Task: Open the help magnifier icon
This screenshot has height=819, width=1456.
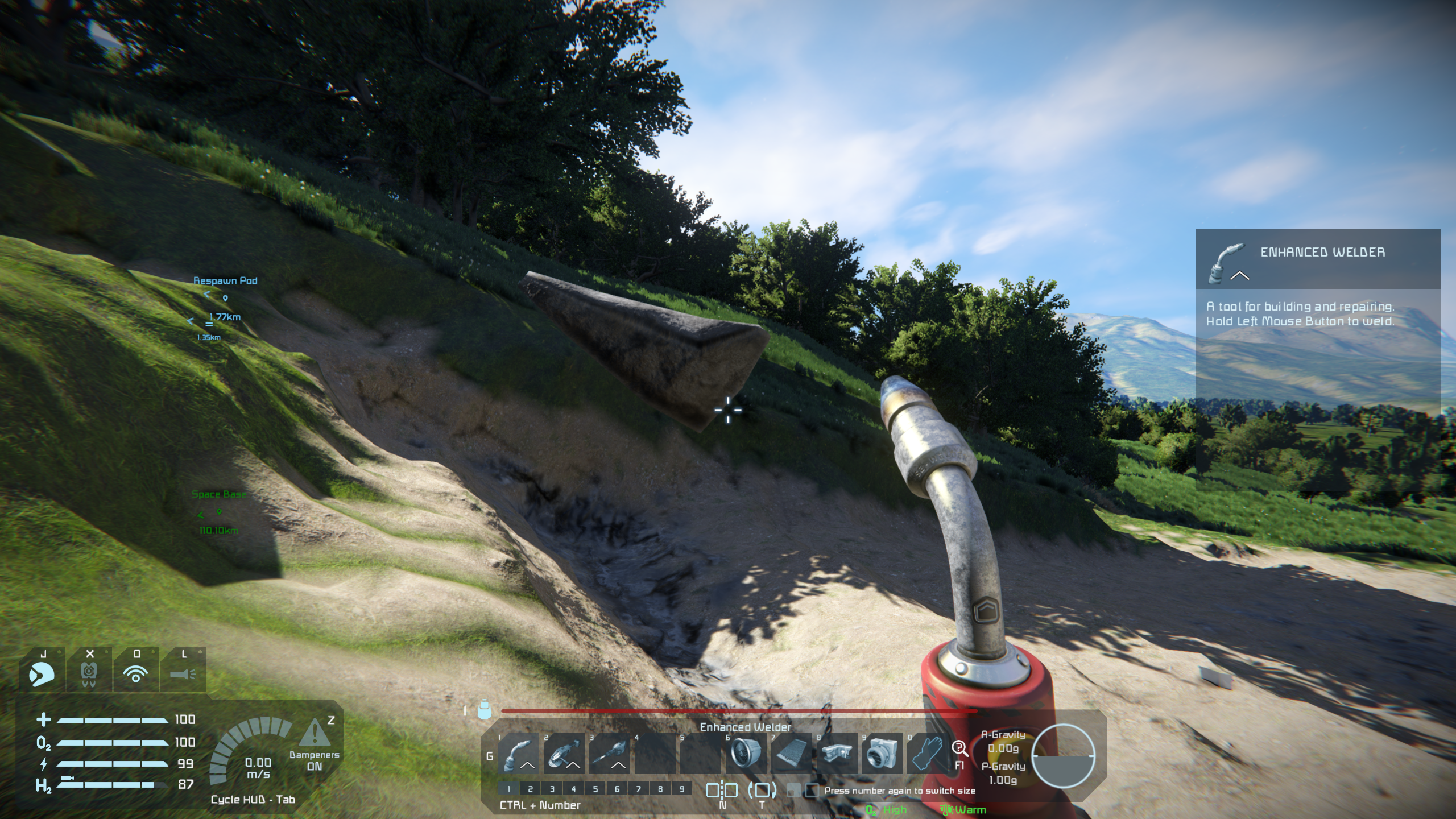Action: (959, 748)
